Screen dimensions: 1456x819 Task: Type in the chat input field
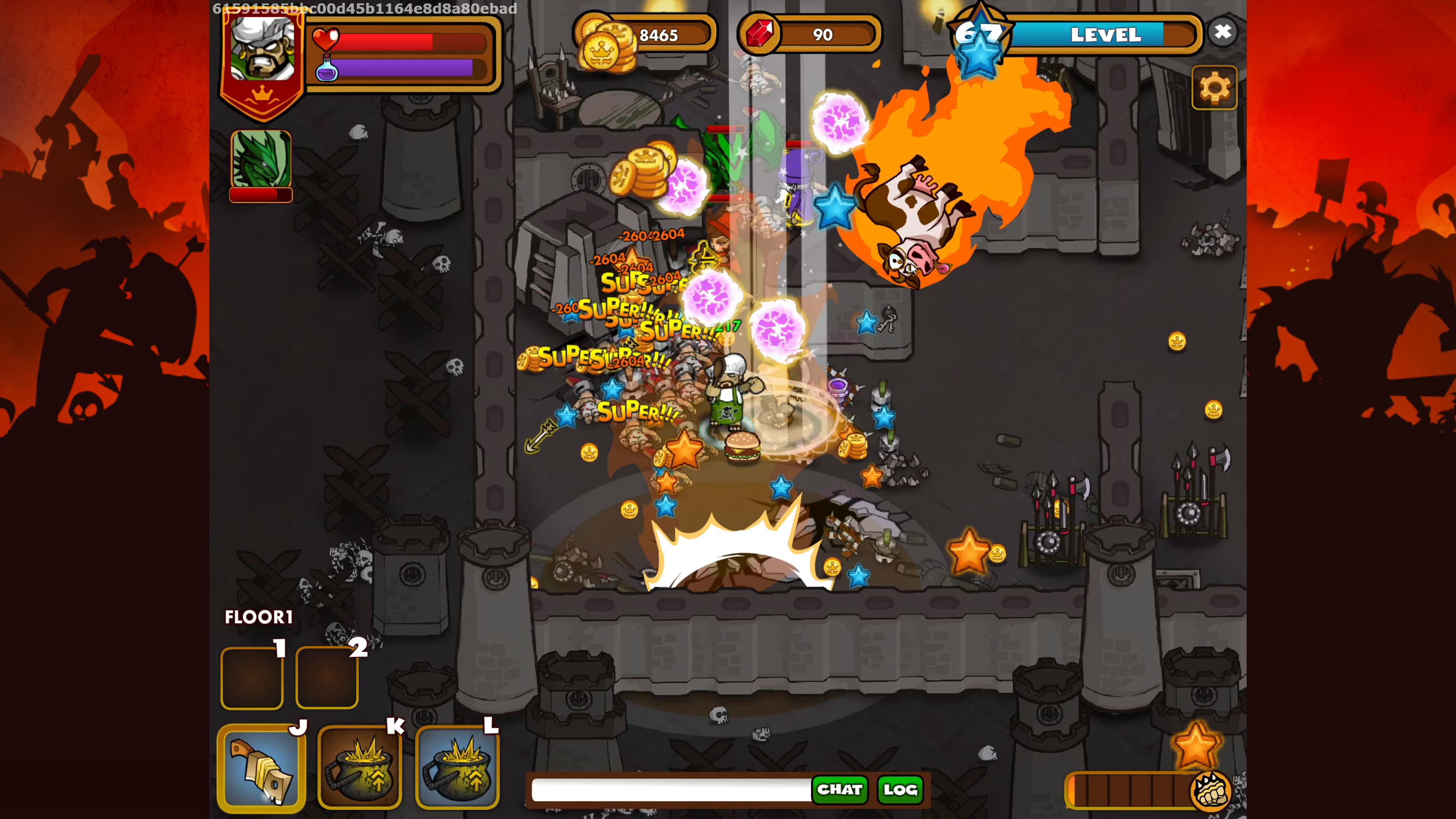(x=670, y=789)
